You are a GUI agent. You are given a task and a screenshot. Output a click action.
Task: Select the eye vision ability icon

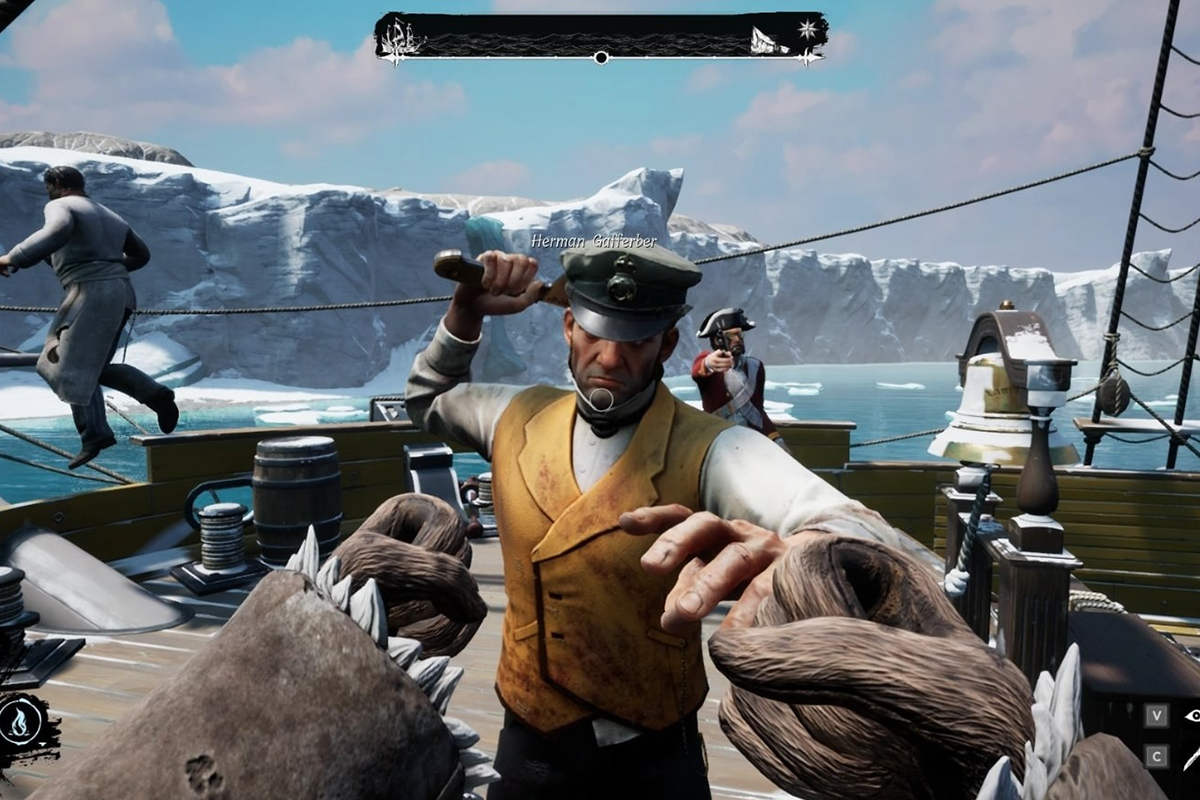point(1191,715)
